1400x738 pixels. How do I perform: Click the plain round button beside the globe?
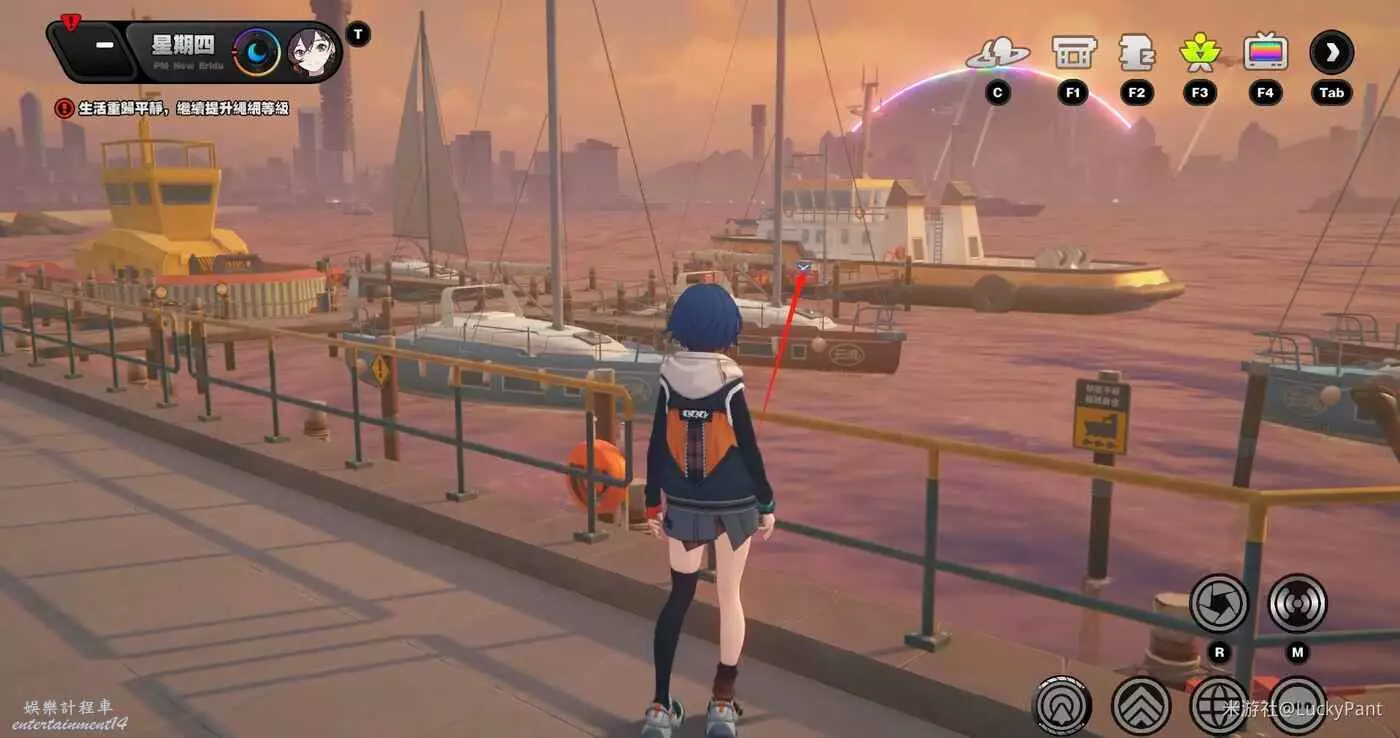point(1297,705)
